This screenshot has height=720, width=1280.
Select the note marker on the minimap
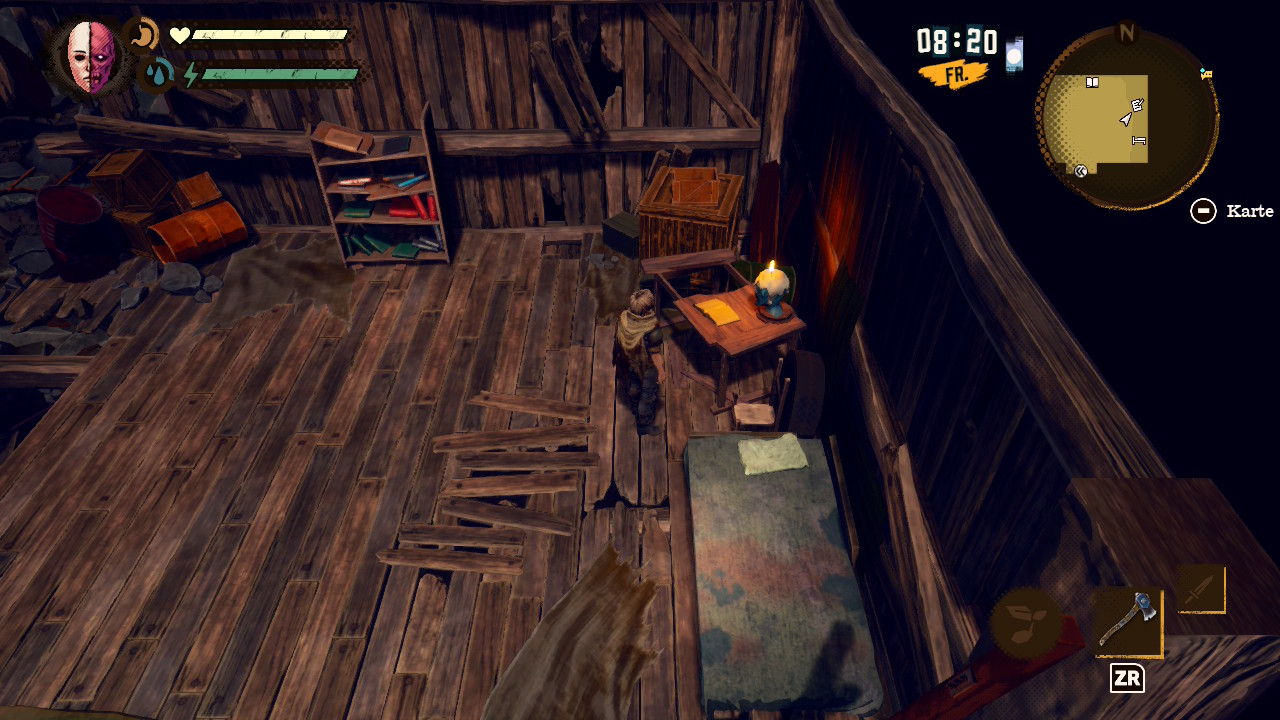[x=1137, y=105]
